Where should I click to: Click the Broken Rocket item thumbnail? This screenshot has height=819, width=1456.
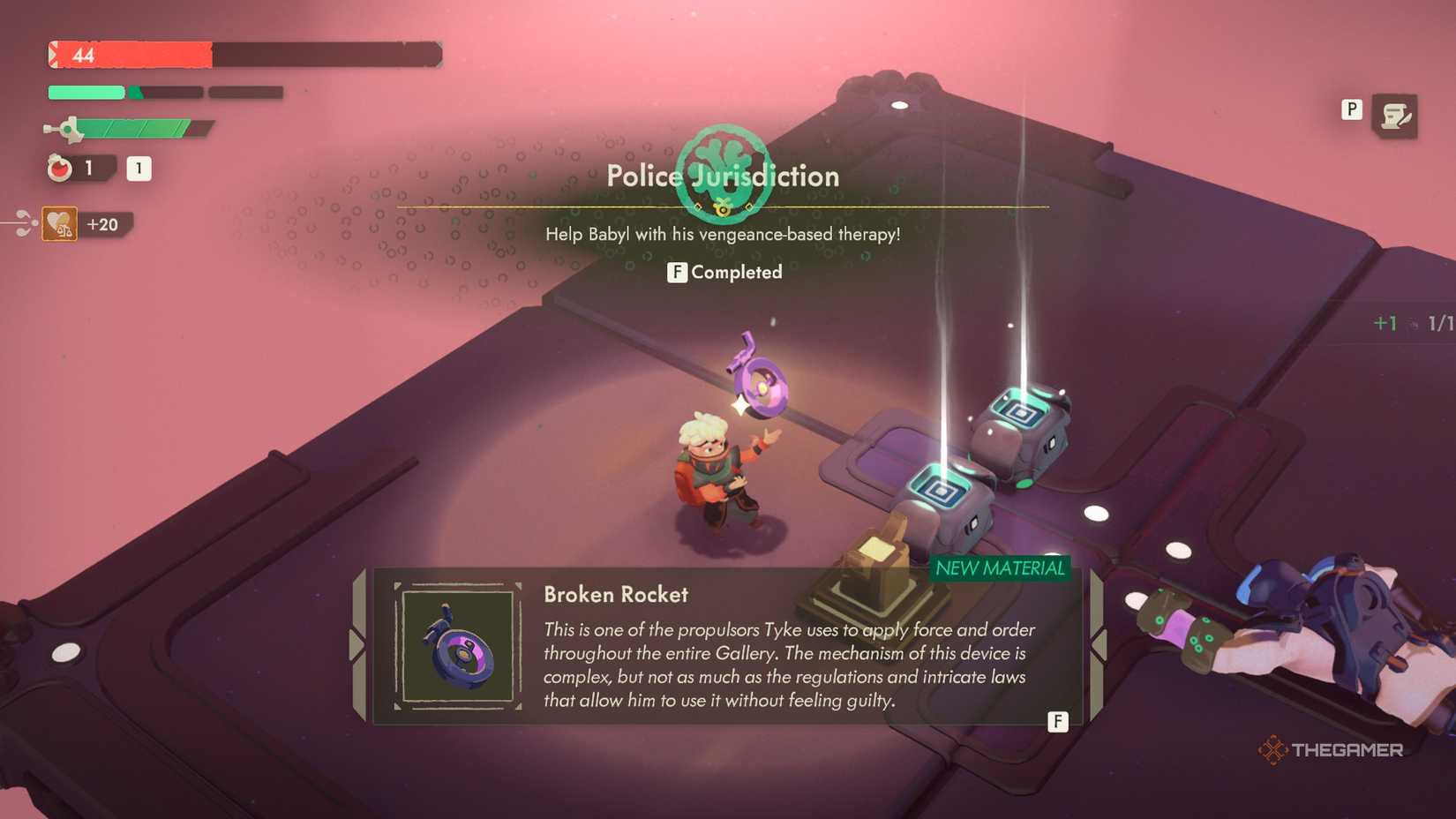click(458, 645)
